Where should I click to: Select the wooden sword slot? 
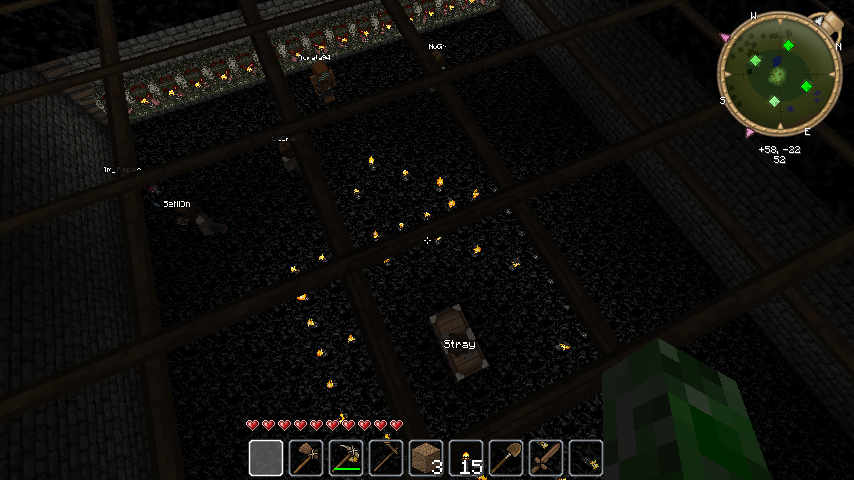pyautogui.click(x=546, y=458)
